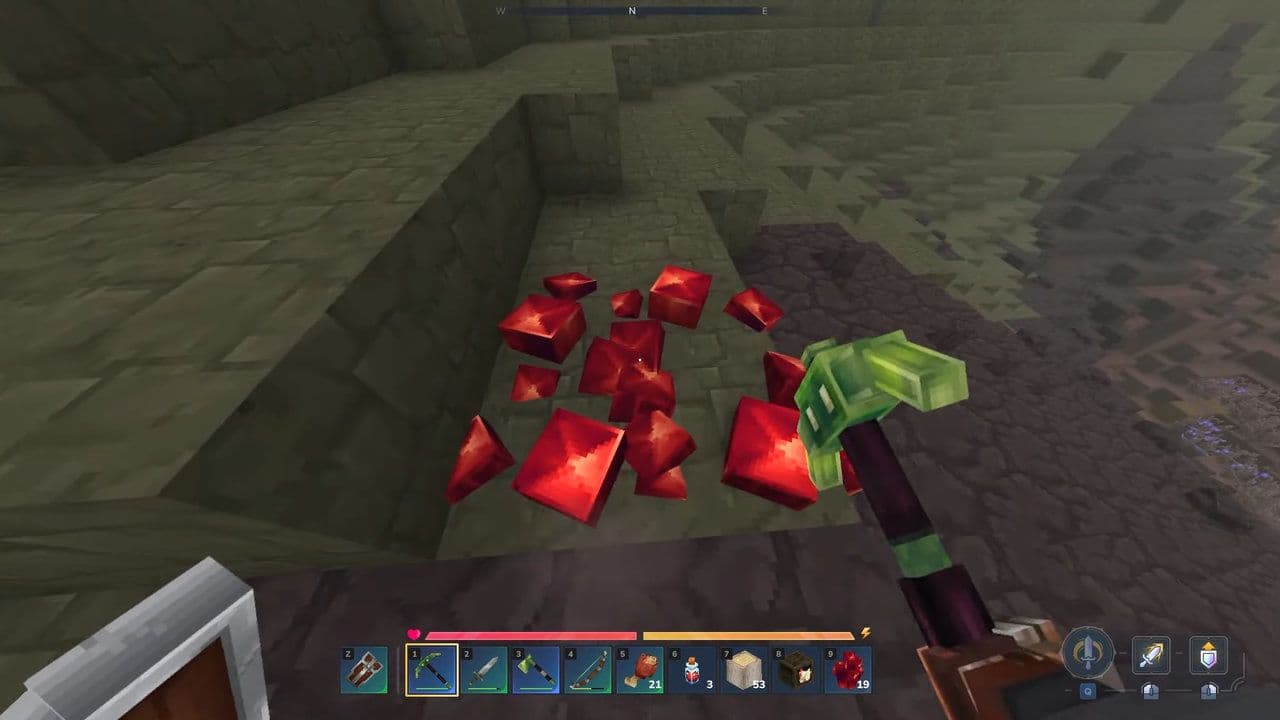This screenshot has width=1280, height=720.
Task: Select the sword in hotbar slot 2
Action: (485, 668)
